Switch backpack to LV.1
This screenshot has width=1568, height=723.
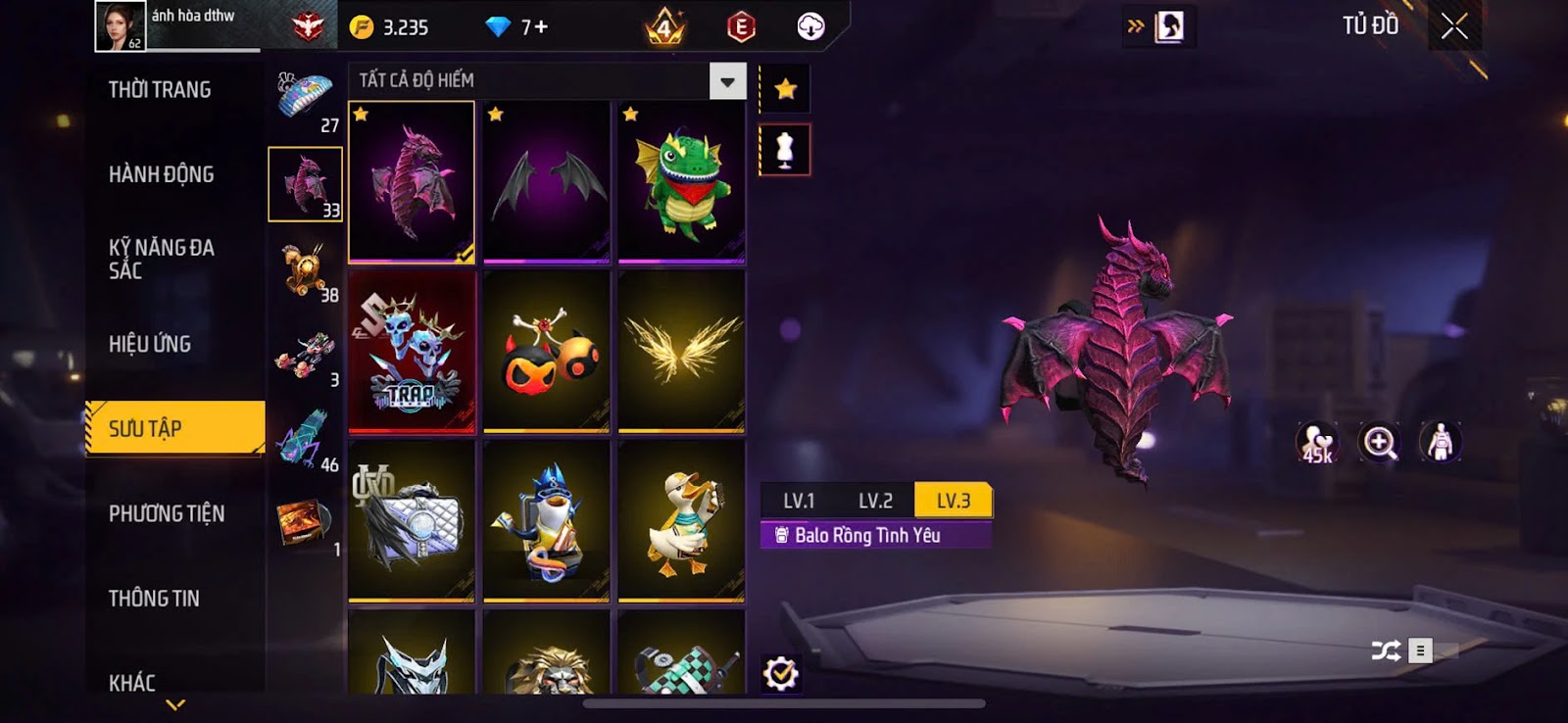coord(799,501)
